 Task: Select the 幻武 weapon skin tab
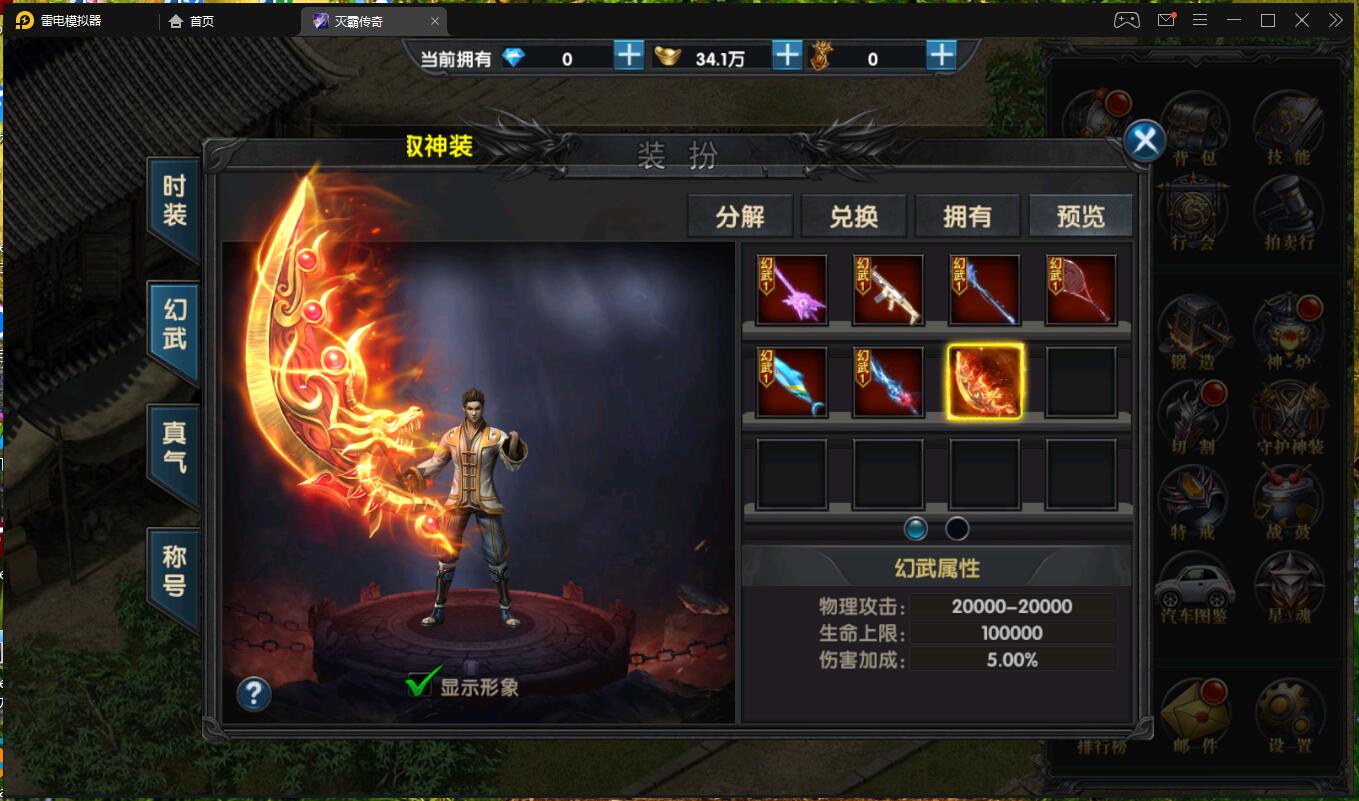pos(174,325)
